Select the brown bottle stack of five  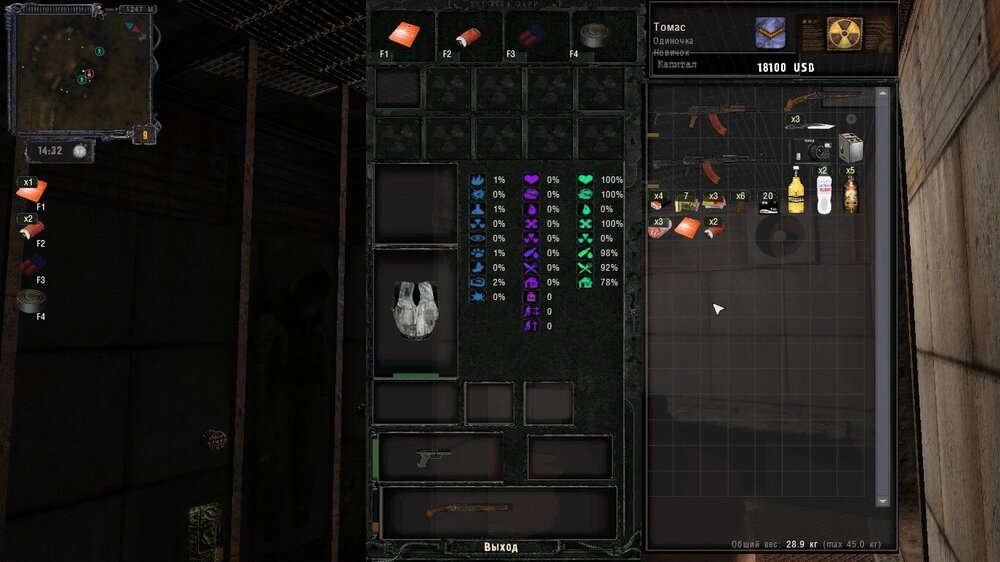[850, 190]
